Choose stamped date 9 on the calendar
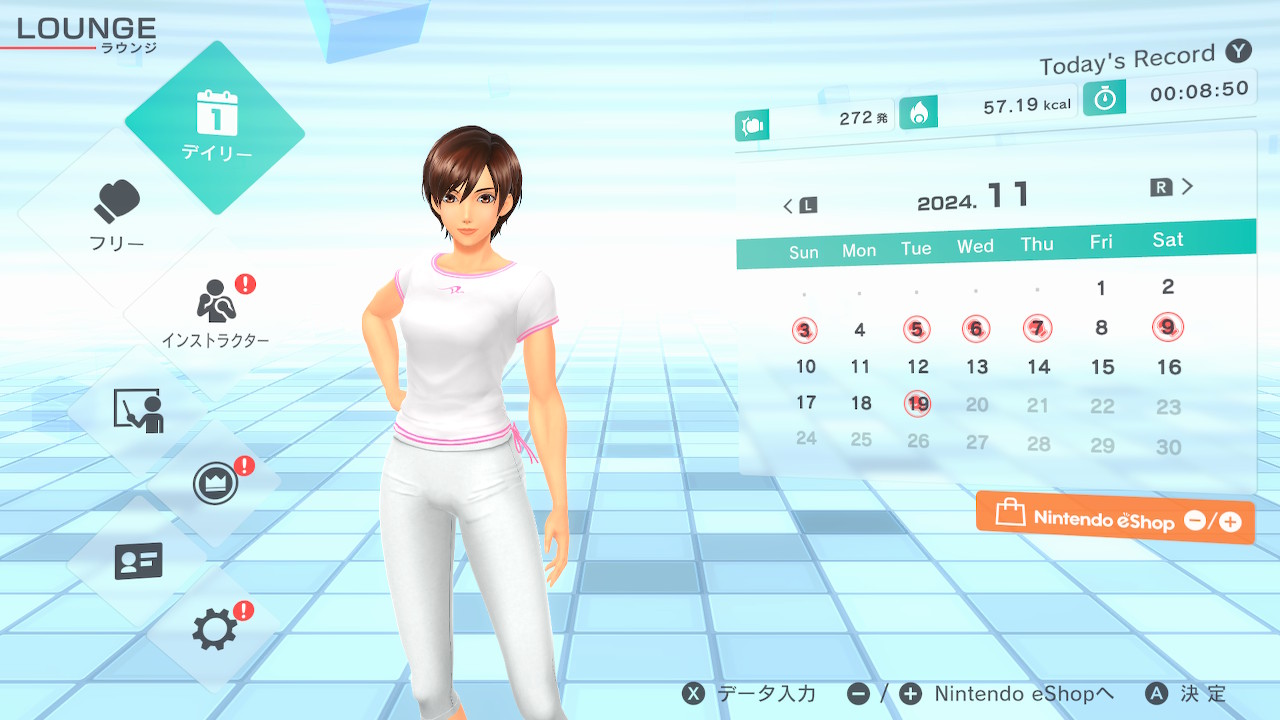 point(1167,326)
